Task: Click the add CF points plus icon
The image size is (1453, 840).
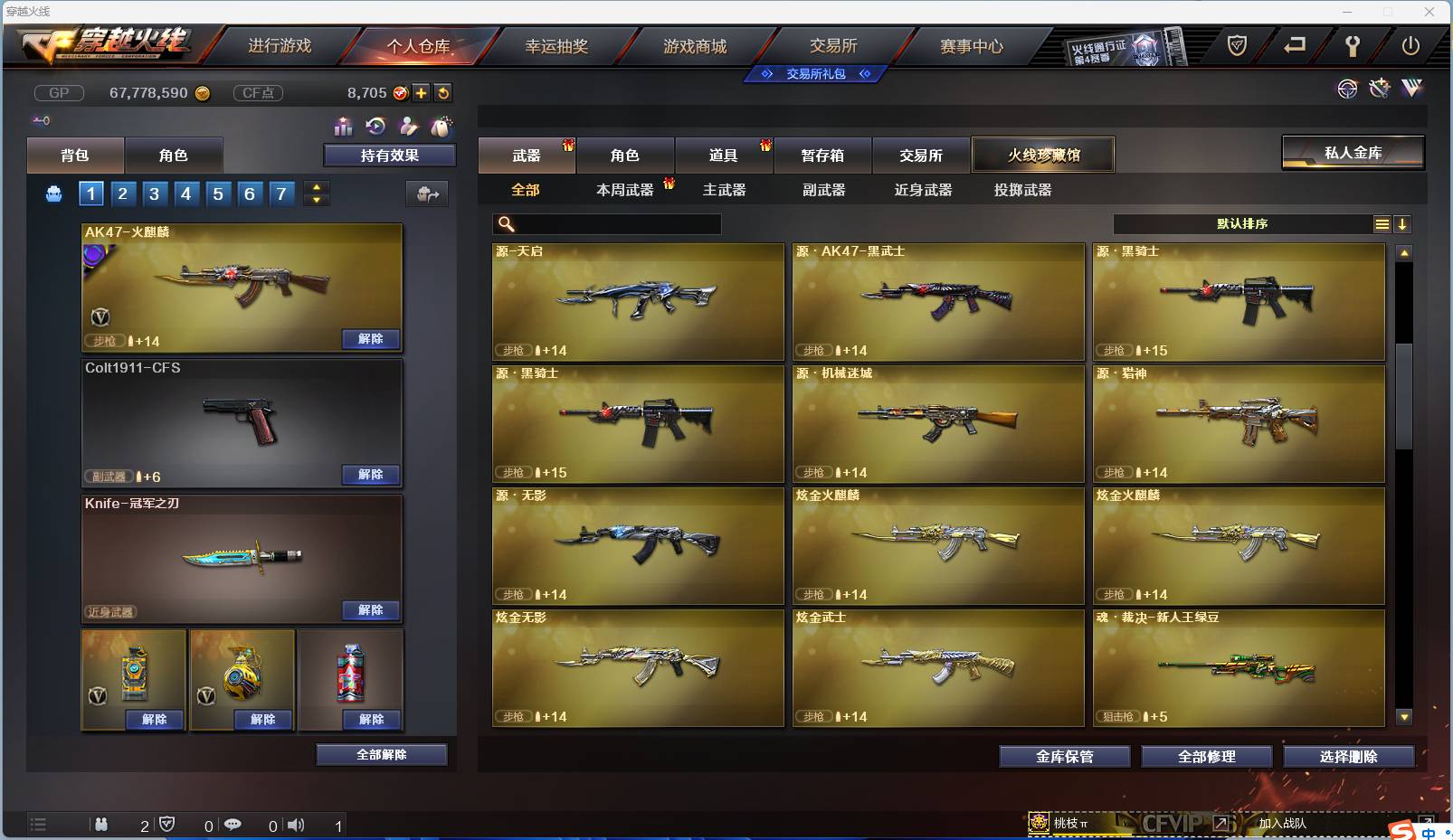Action: coord(422,92)
